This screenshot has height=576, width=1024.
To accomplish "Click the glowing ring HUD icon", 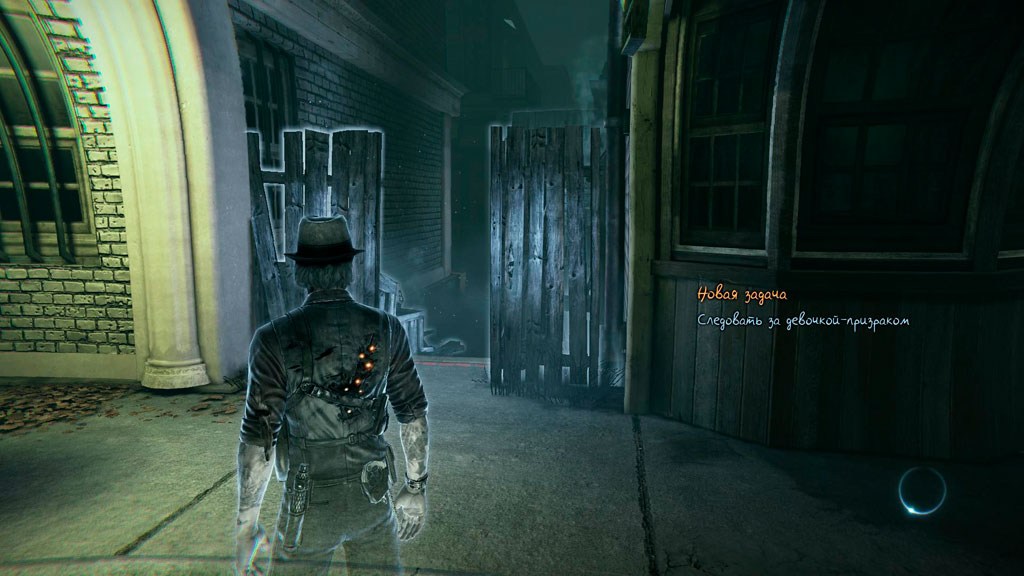I will 921,490.
